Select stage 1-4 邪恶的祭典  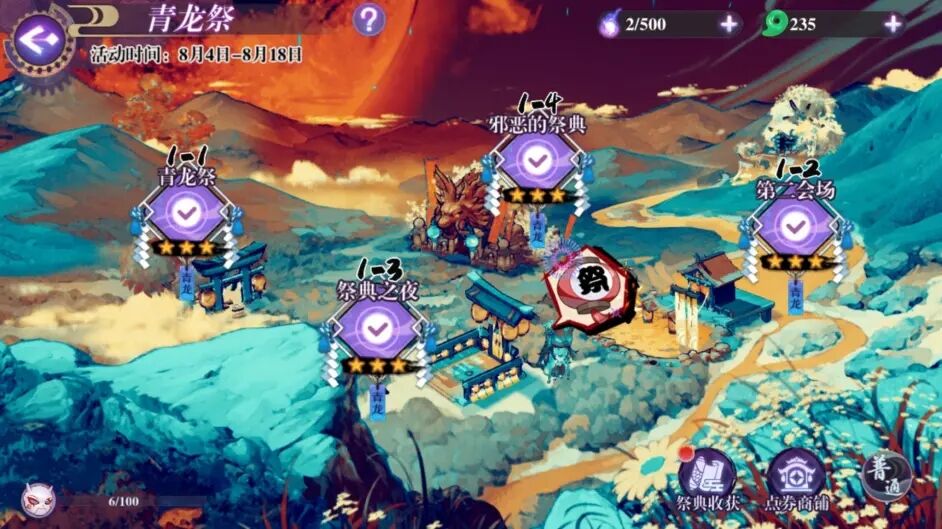[x=536, y=160]
